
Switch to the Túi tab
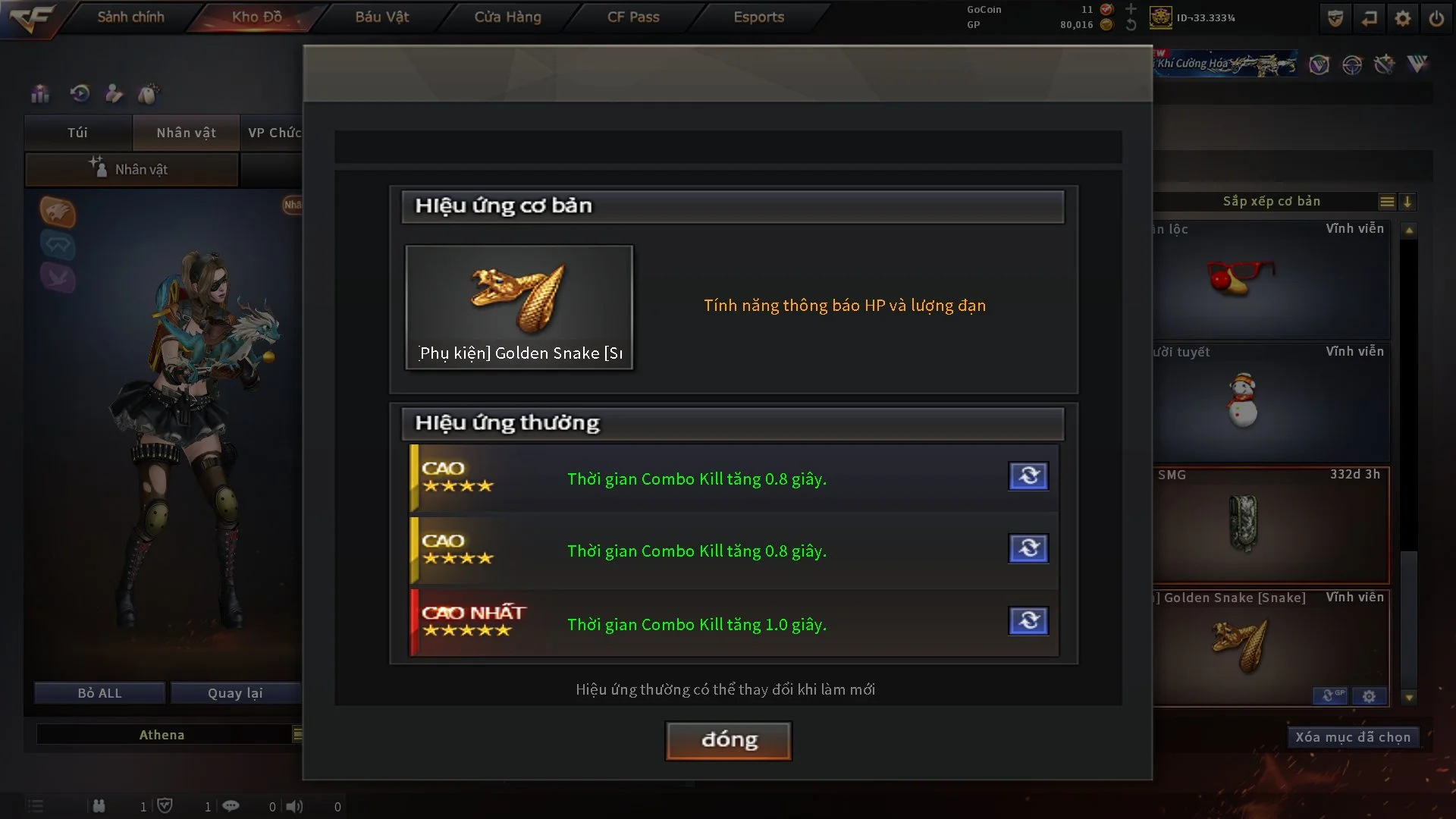[77, 133]
